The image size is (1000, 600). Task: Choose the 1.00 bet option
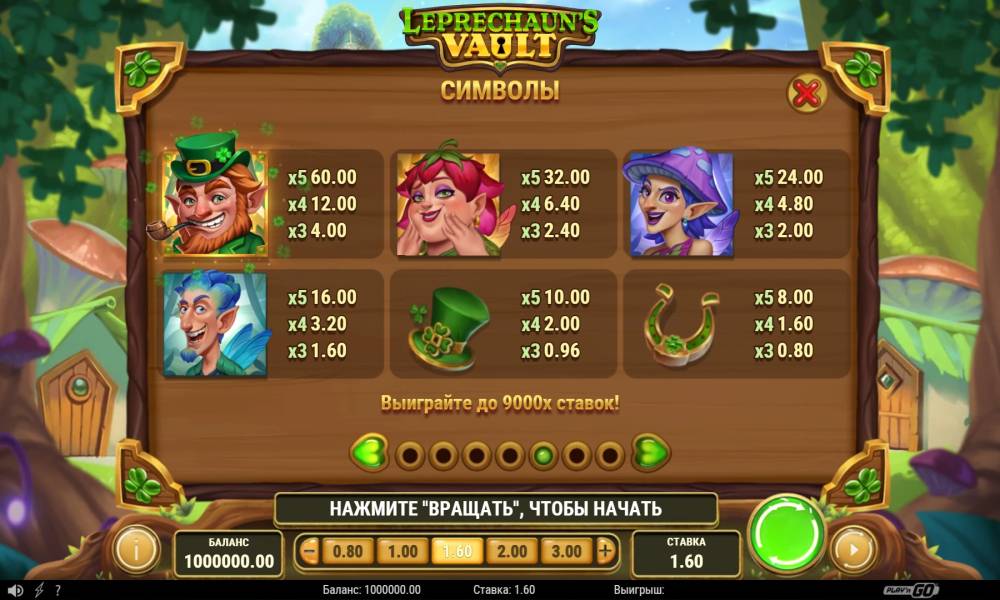click(402, 550)
